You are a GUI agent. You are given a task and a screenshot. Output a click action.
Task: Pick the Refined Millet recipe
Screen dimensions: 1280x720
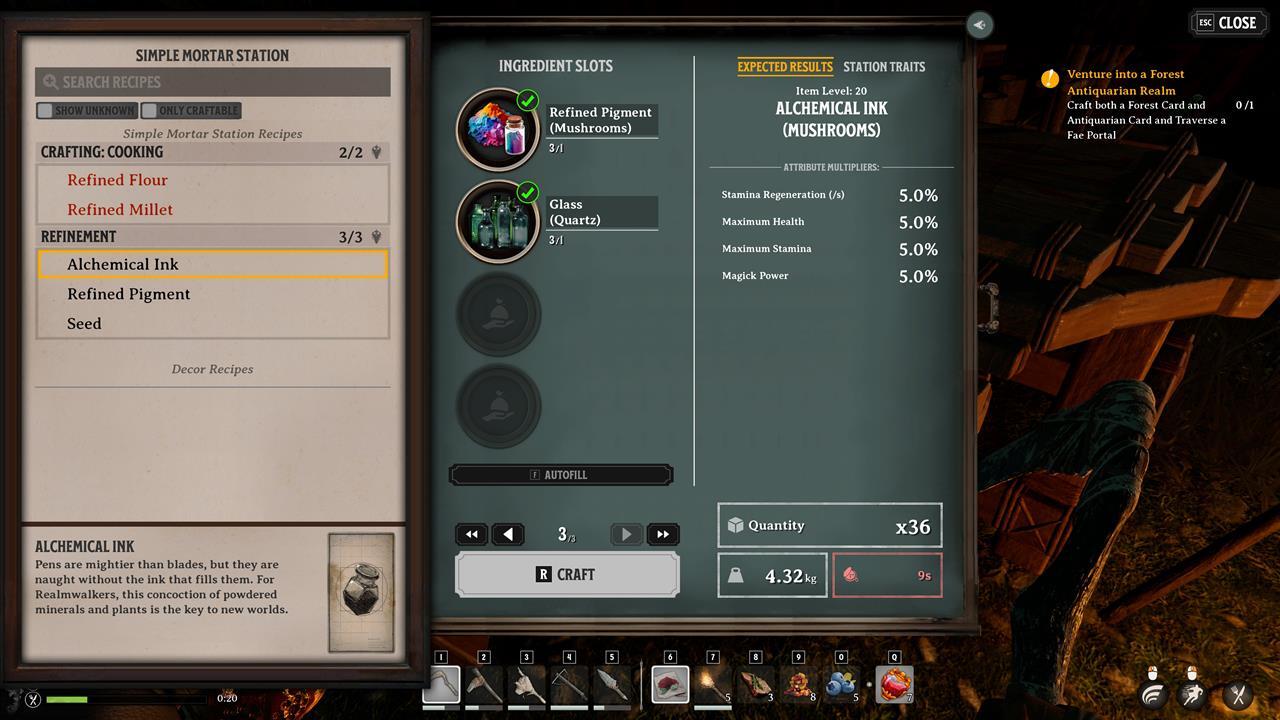point(120,210)
